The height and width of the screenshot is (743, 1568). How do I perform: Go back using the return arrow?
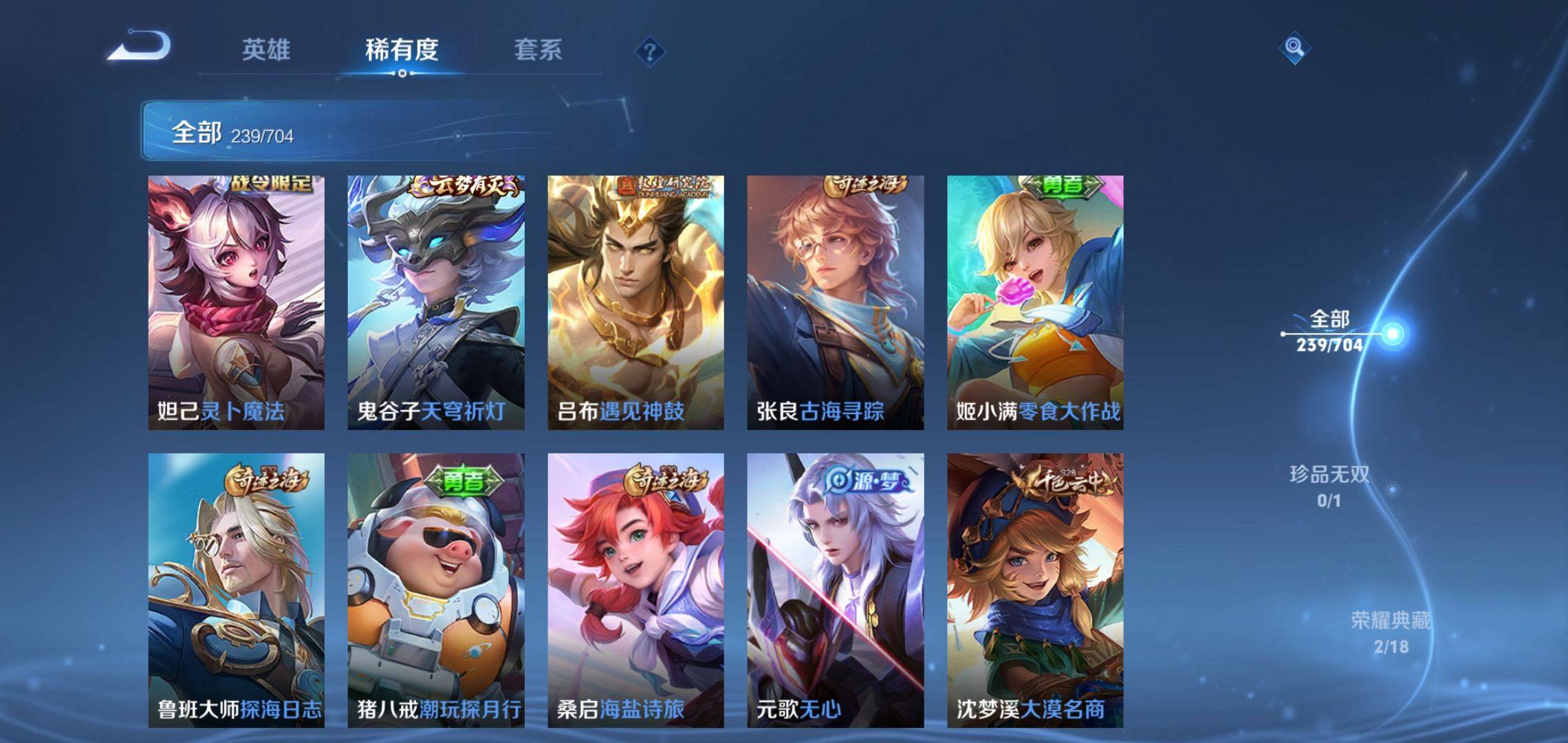point(141,47)
